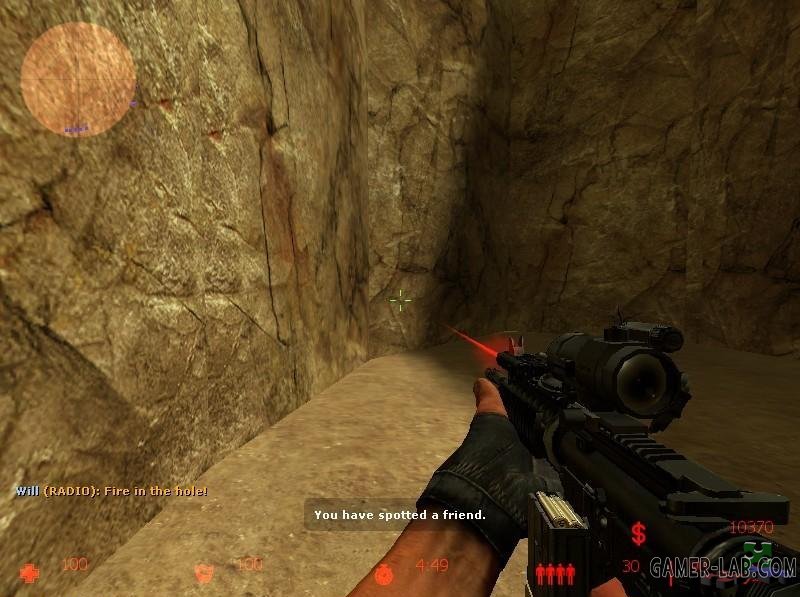Click the red dollar sign money icon
The width and height of the screenshot is (800, 597).
click(637, 532)
